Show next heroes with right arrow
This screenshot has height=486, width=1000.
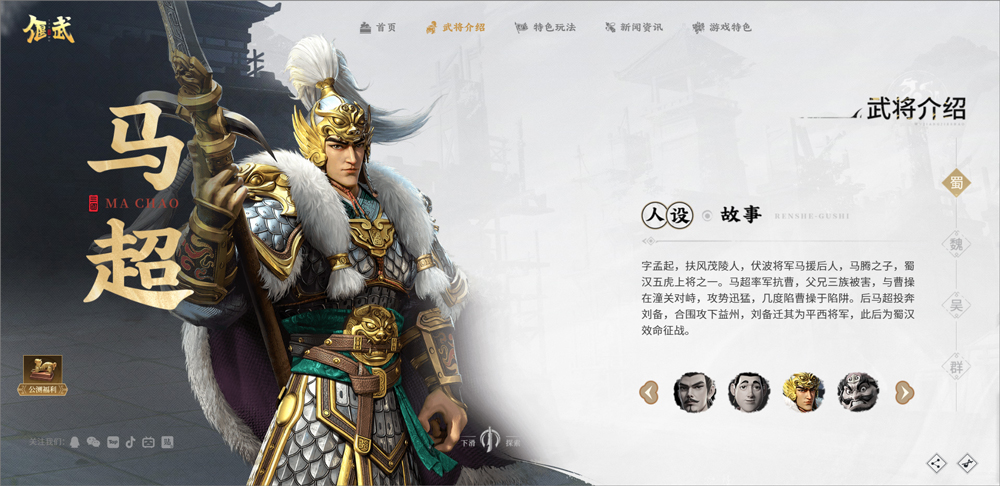(x=904, y=392)
